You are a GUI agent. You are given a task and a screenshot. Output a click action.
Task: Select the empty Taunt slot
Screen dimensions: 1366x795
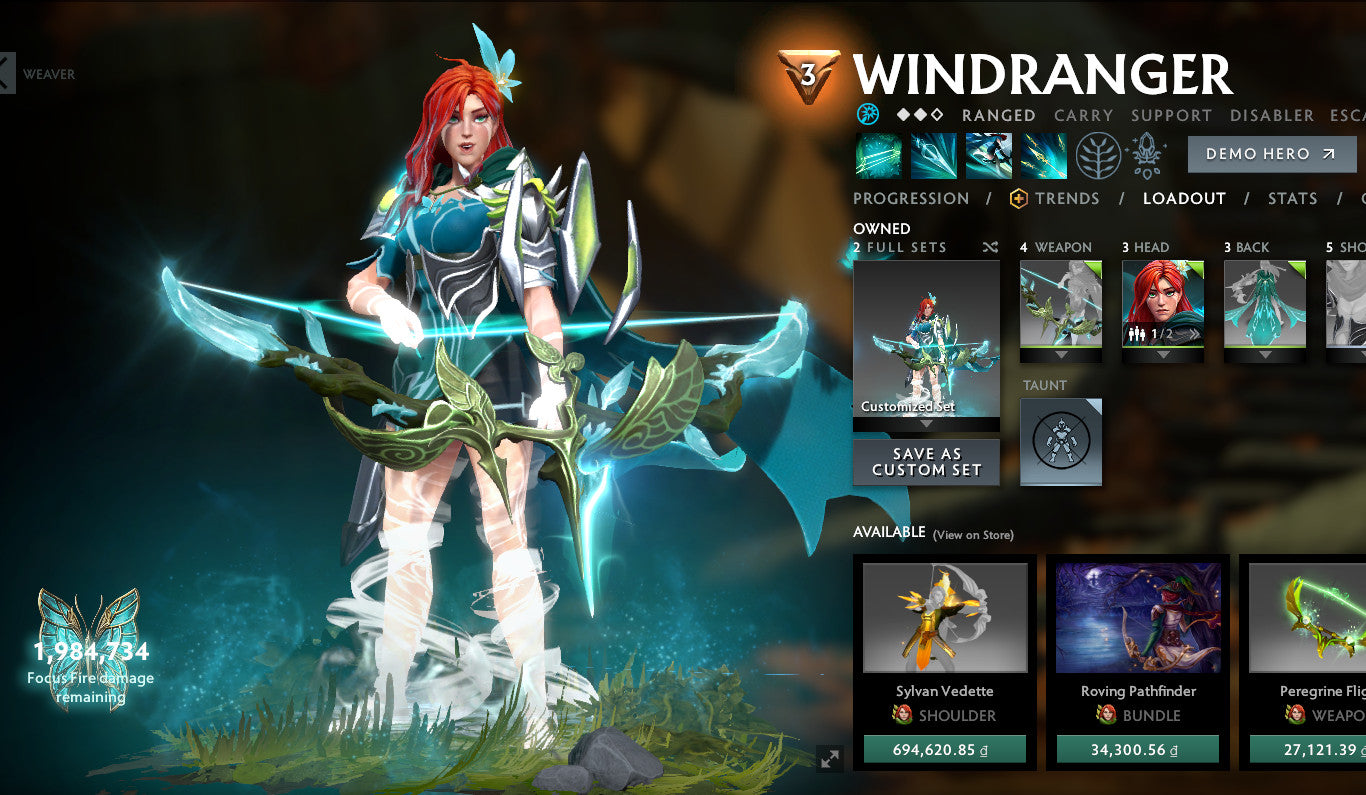point(1061,442)
